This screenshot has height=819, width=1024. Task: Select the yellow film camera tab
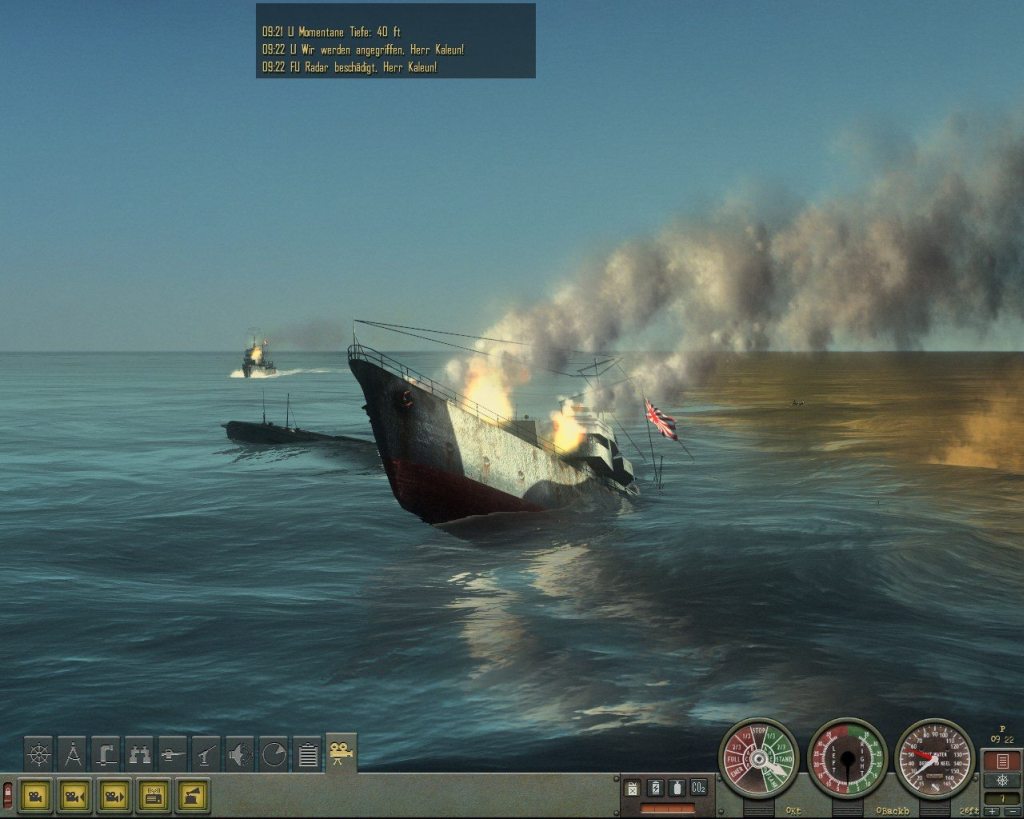pos(341,752)
